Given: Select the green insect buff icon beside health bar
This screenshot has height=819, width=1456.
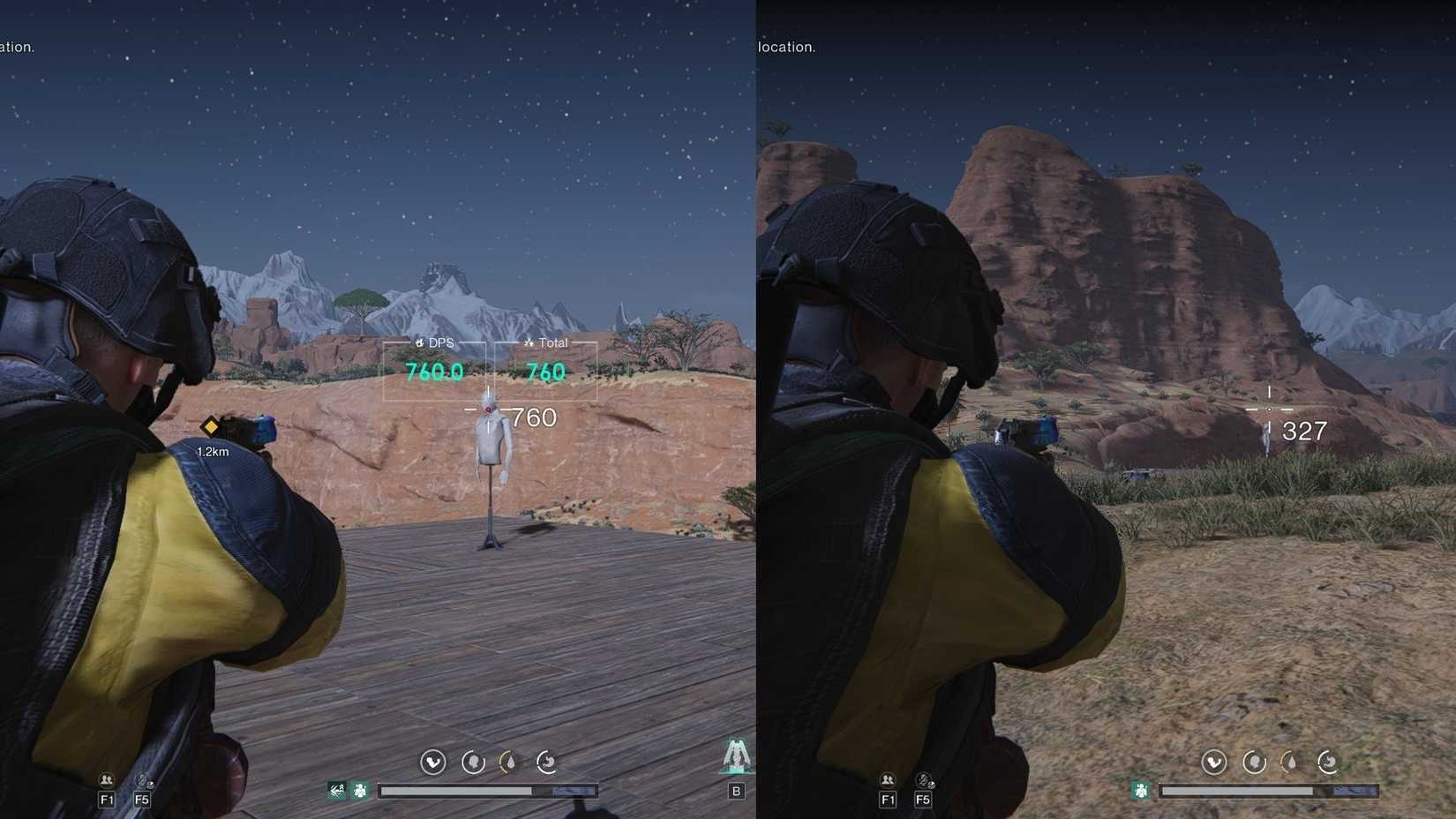Looking at the screenshot, I should 361,790.
